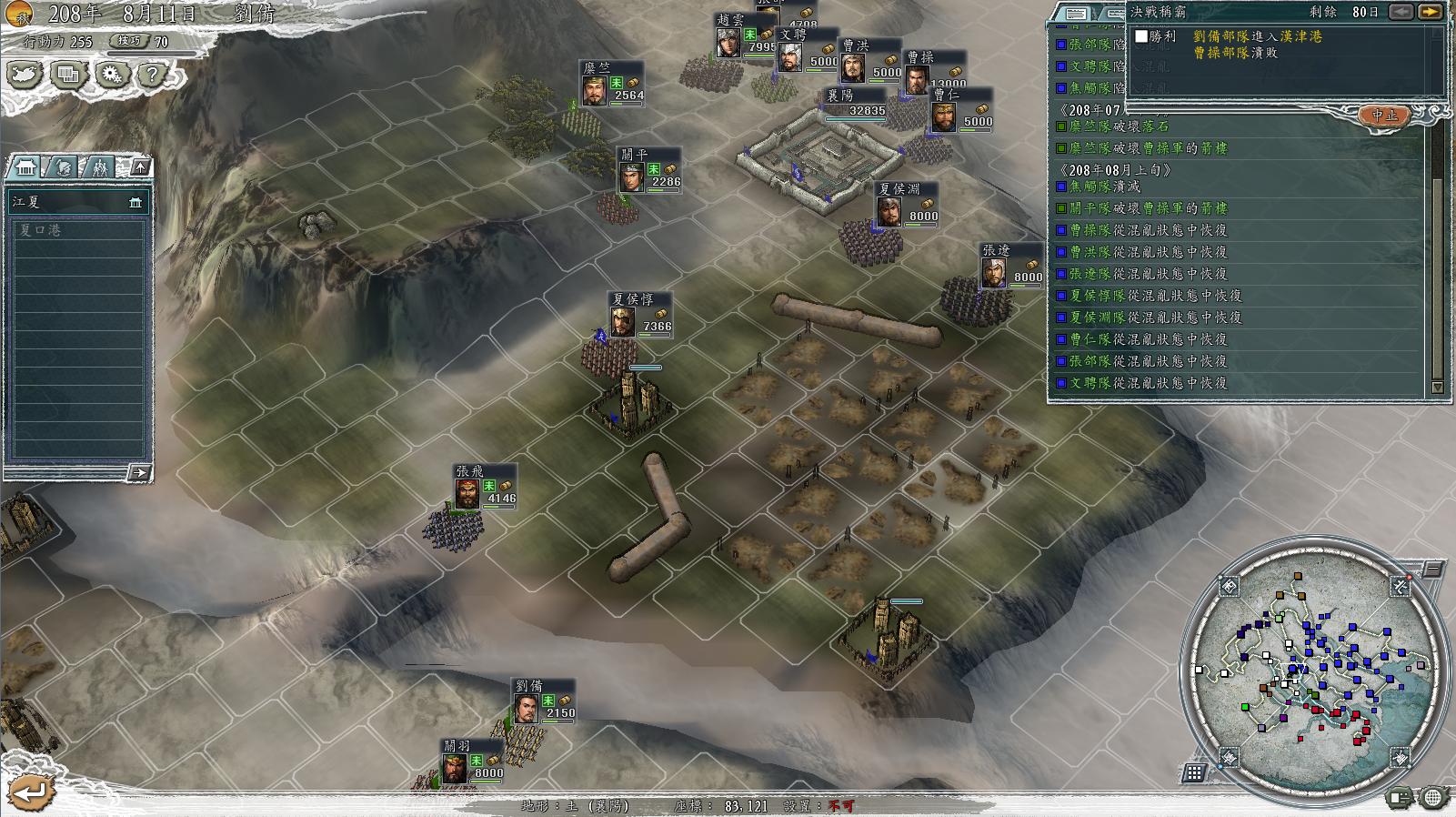Open the gear settings button
The image size is (1456, 817).
click(112, 75)
